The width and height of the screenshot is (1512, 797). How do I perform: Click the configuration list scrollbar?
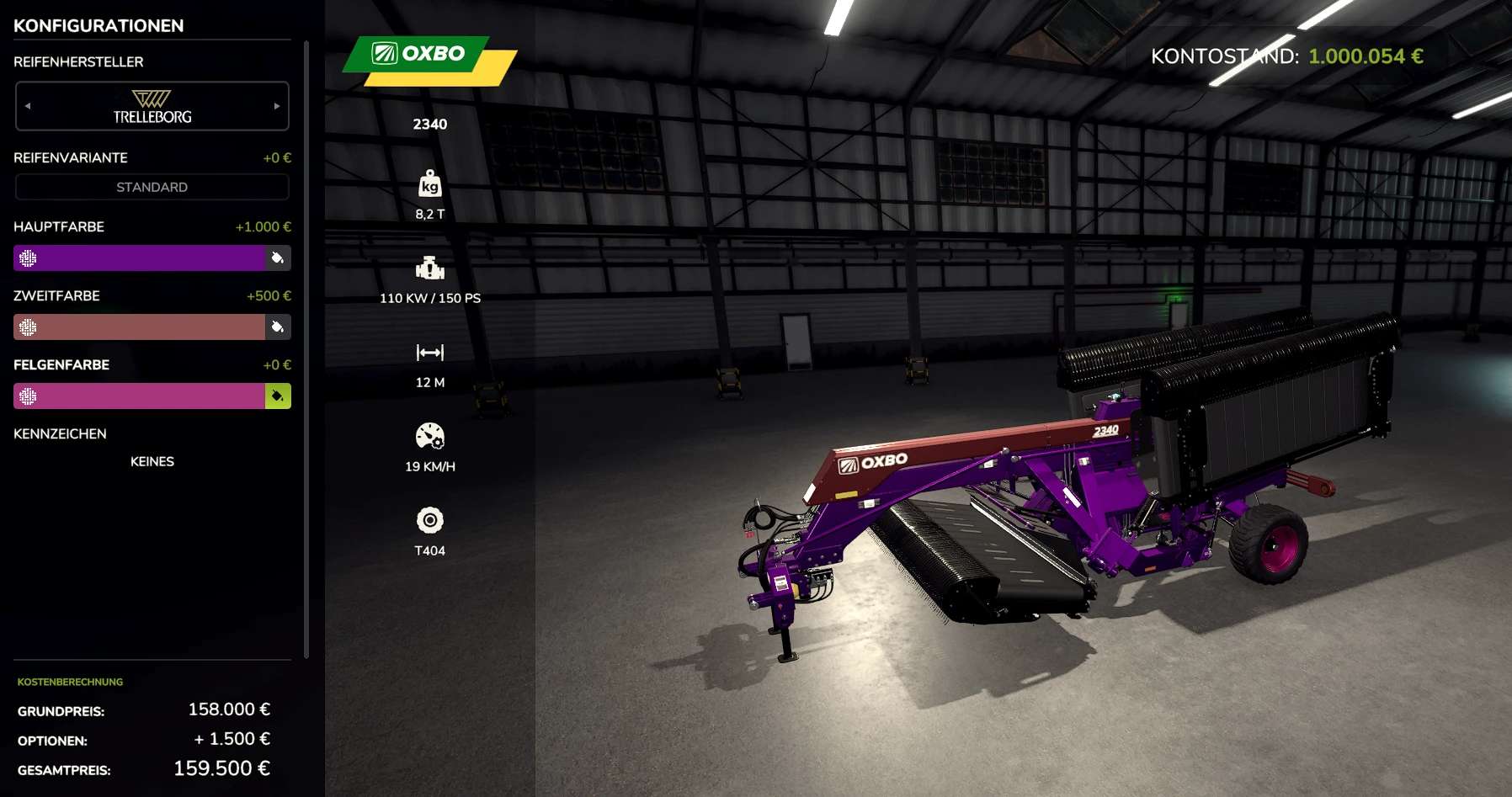tap(306, 349)
